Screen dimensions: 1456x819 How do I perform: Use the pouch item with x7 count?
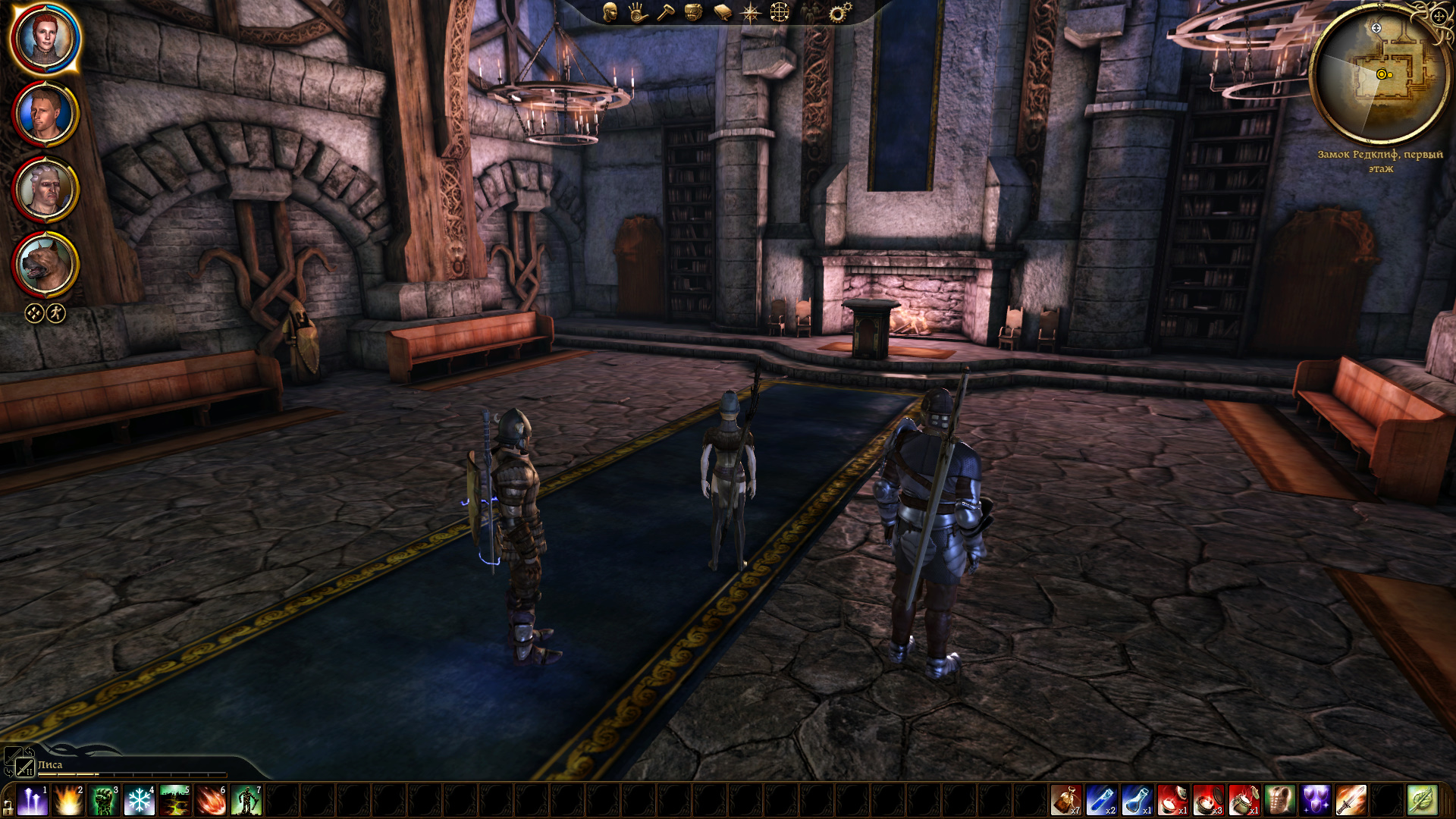click(x=1066, y=801)
